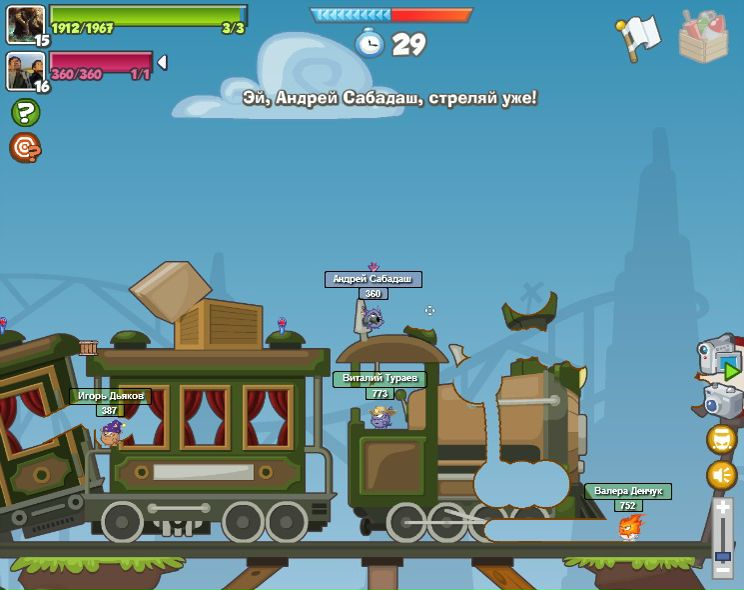The height and width of the screenshot is (590, 744).
Task: Click the orange target hint button
Action: point(25,147)
